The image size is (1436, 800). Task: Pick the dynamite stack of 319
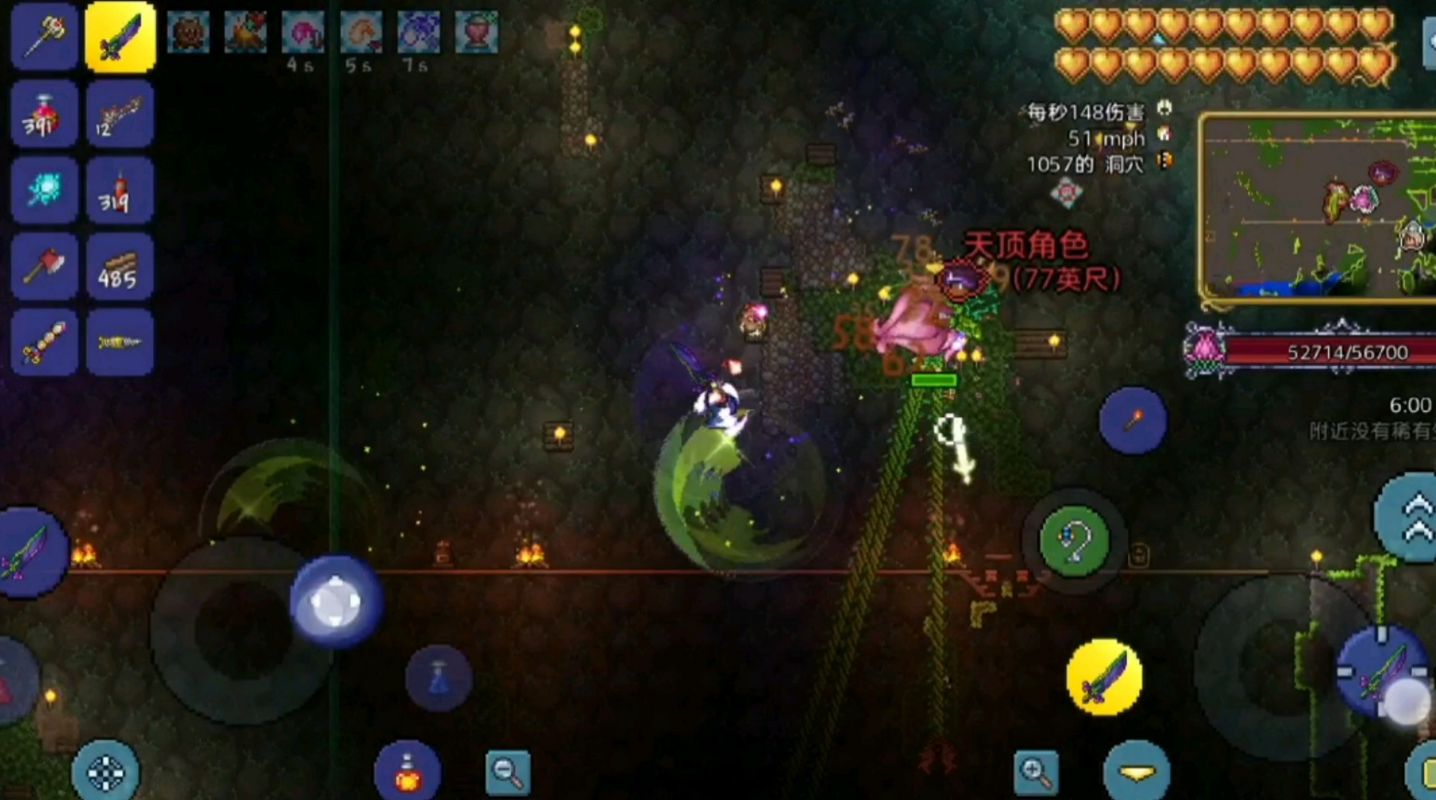[120, 190]
